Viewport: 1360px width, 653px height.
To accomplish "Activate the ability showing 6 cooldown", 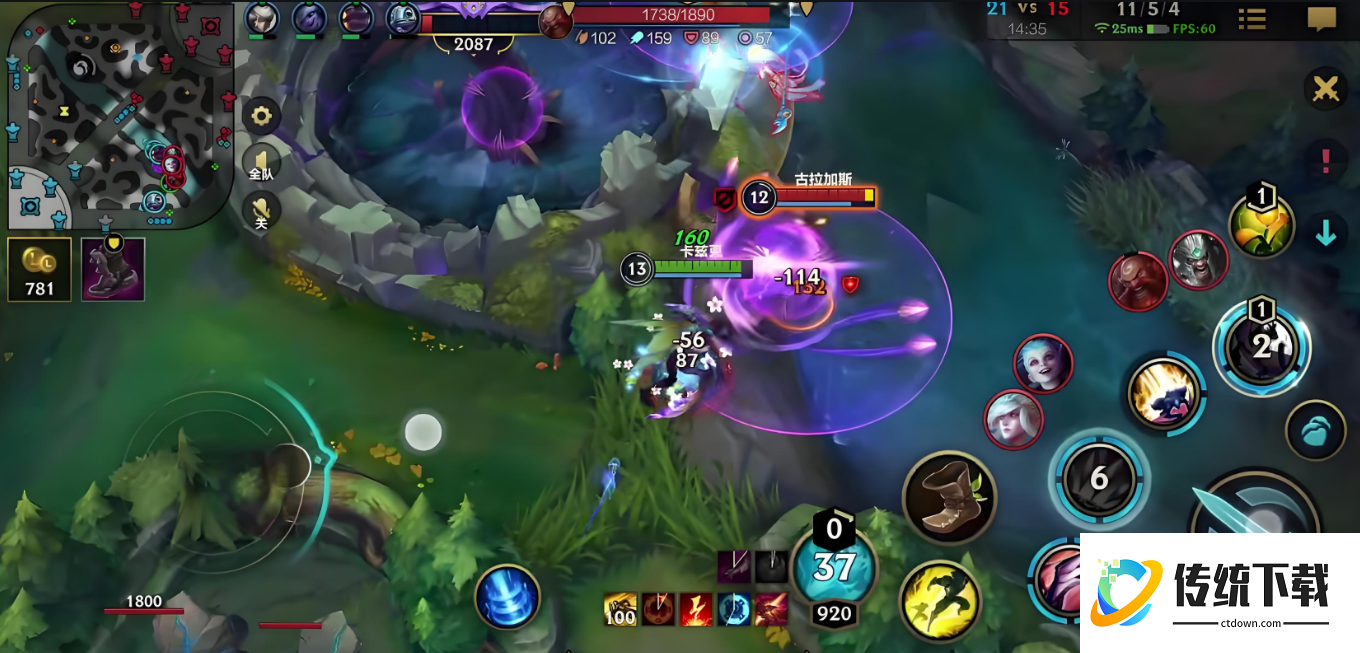I will (1099, 479).
